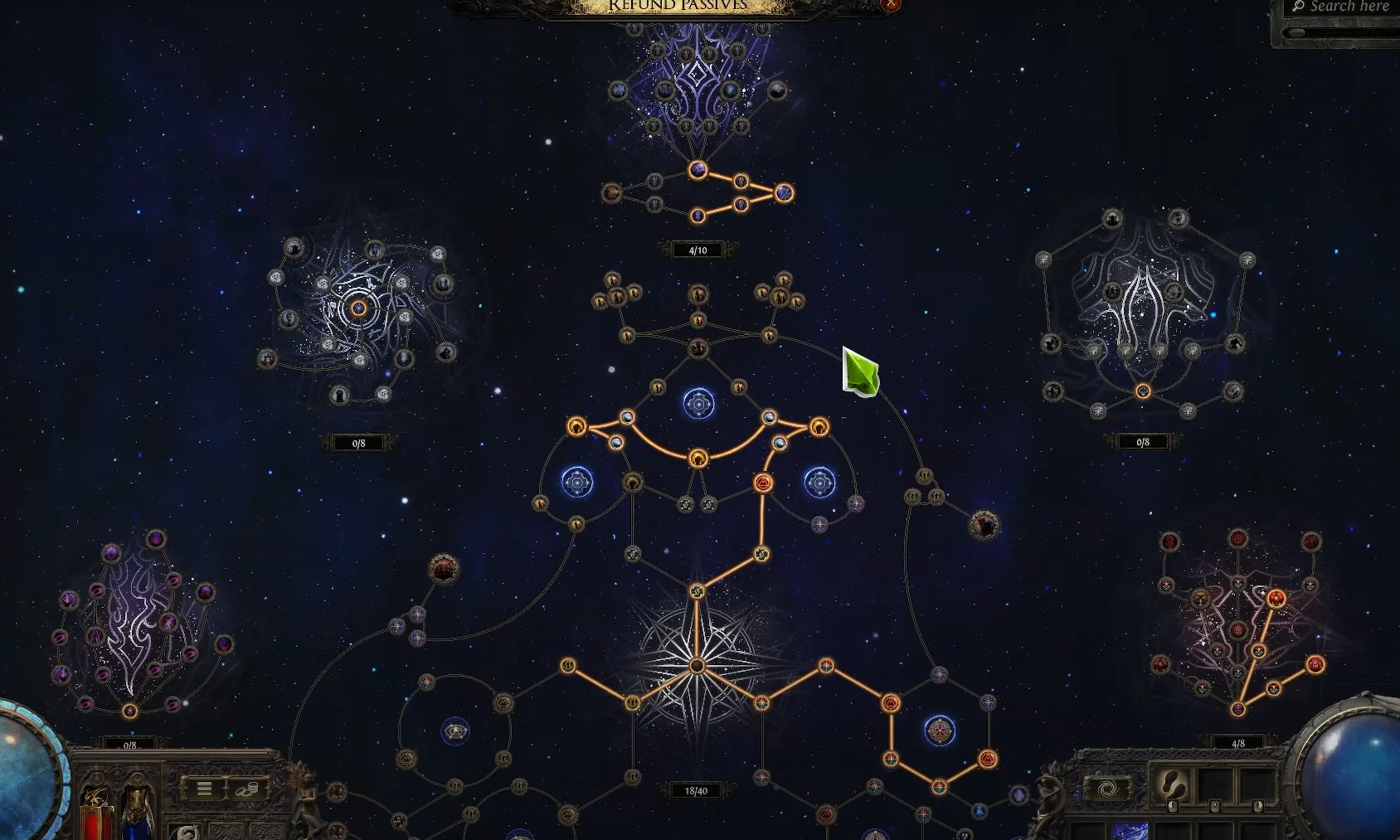
Task: Select the blue jewel socket near center tree
Action: click(699, 406)
